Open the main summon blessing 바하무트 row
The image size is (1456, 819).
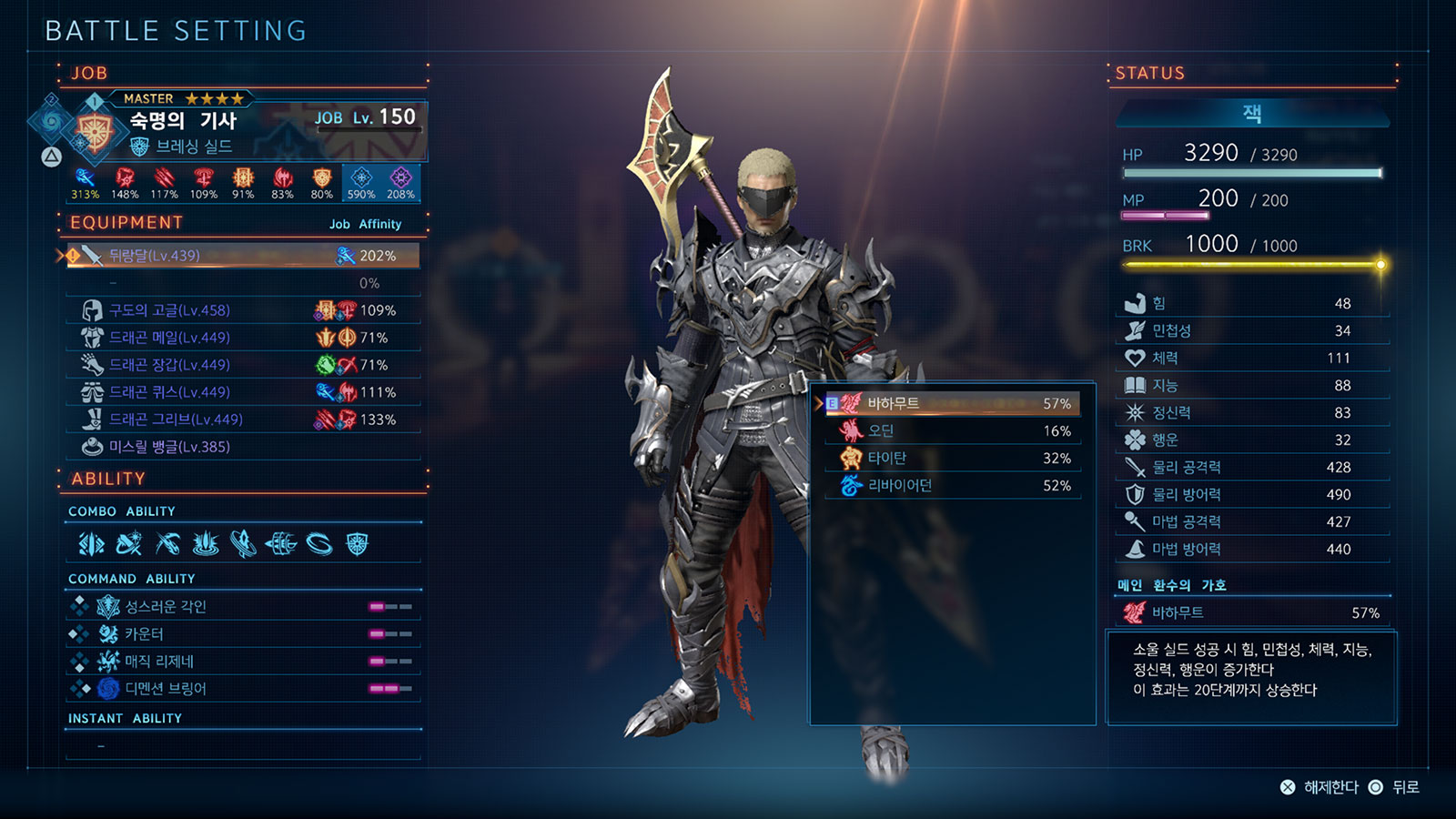point(1252,612)
